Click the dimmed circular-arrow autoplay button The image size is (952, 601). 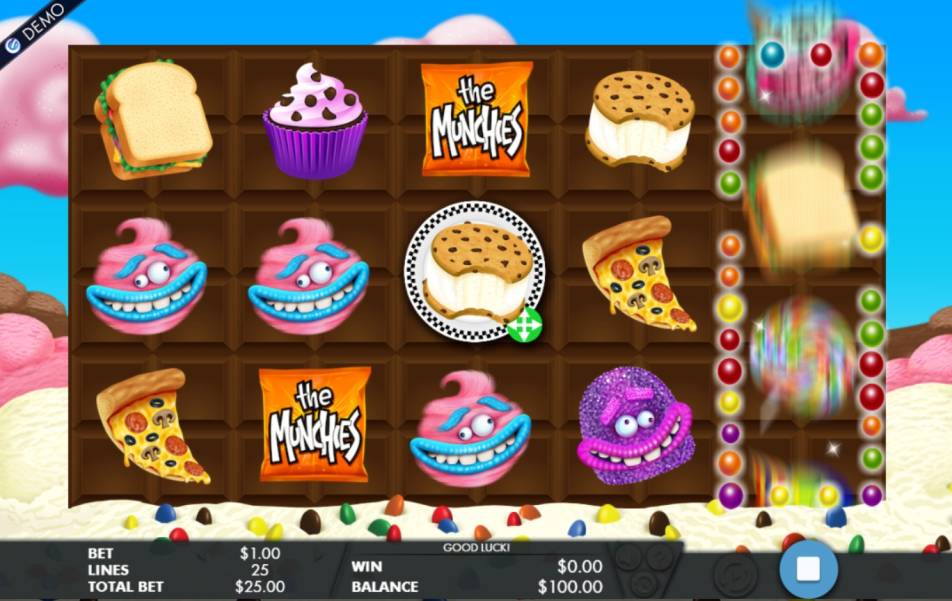click(x=737, y=574)
